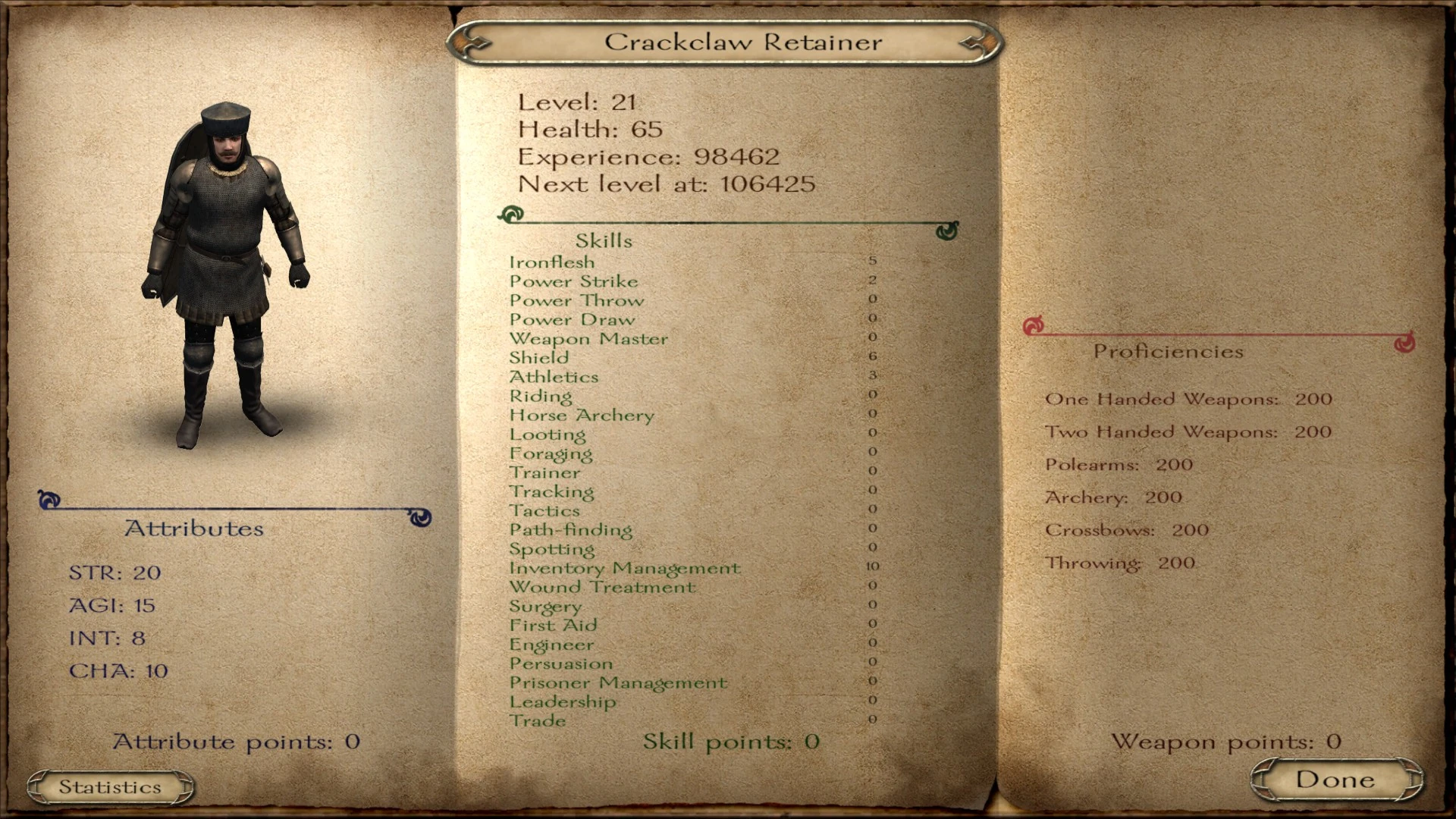Select the Ironflesh skill
1456x819 pixels.
tap(553, 262)
